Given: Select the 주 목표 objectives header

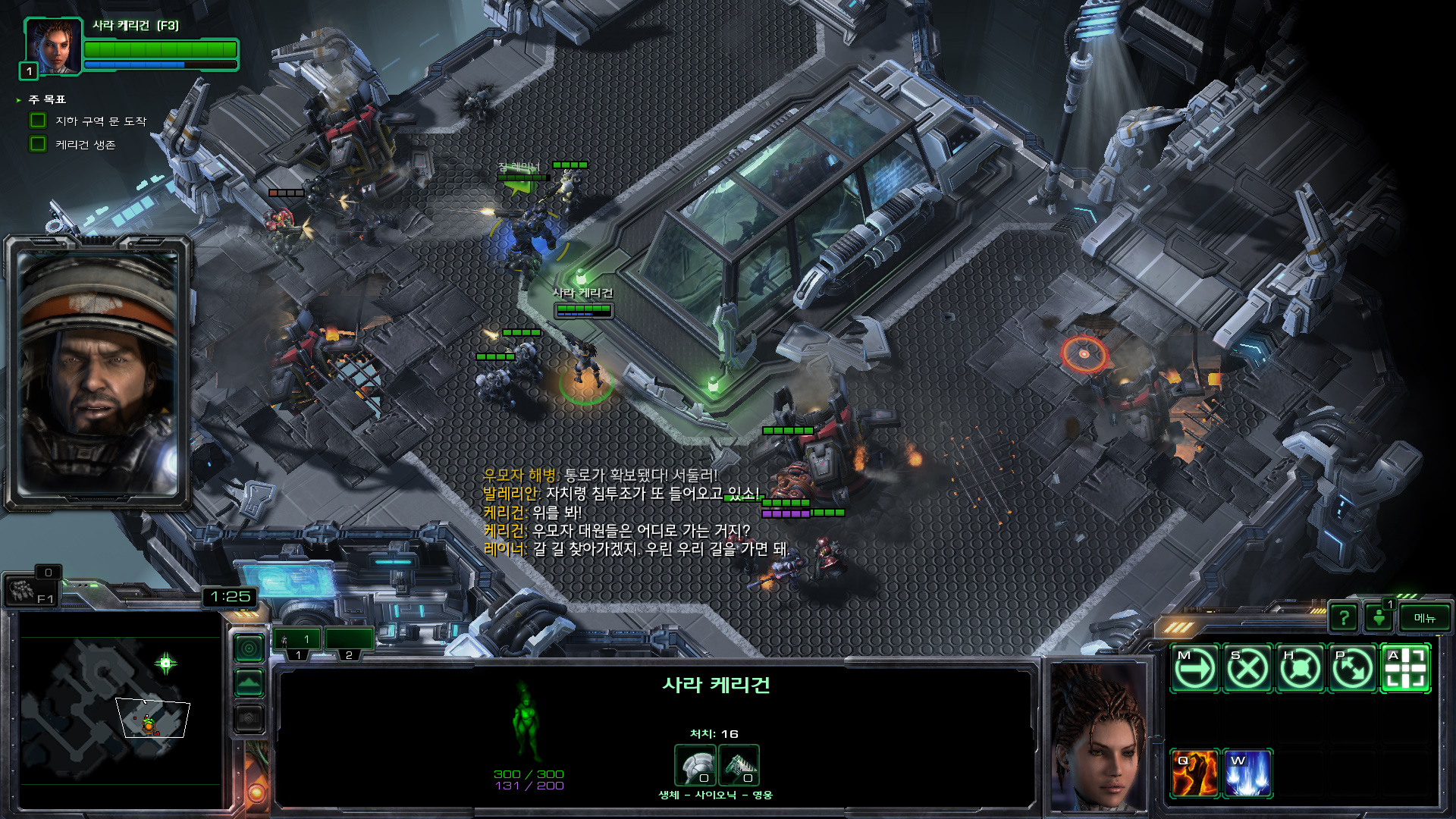Looking at the screenshot, I should click(47, 99).
